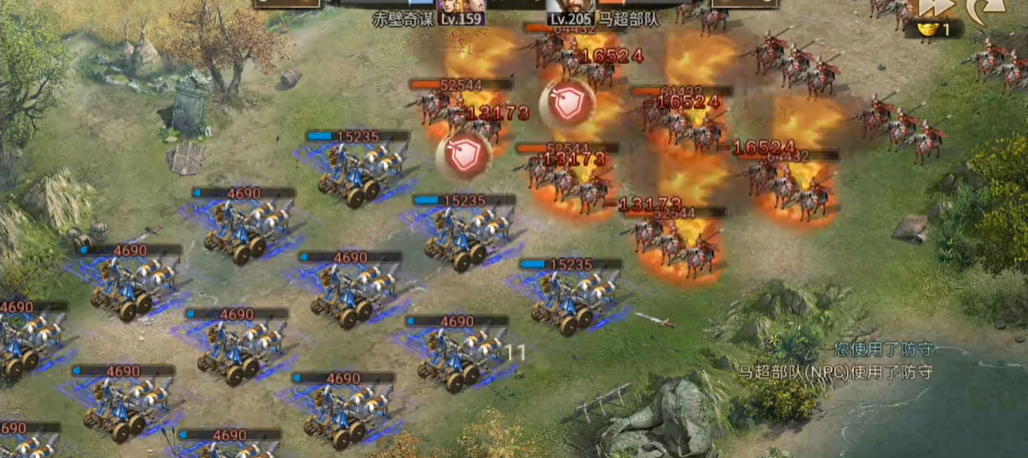Viewport: 1028px width, 458px height.
Task: Select the Lv.159 player general portrait
Action: 452,8
